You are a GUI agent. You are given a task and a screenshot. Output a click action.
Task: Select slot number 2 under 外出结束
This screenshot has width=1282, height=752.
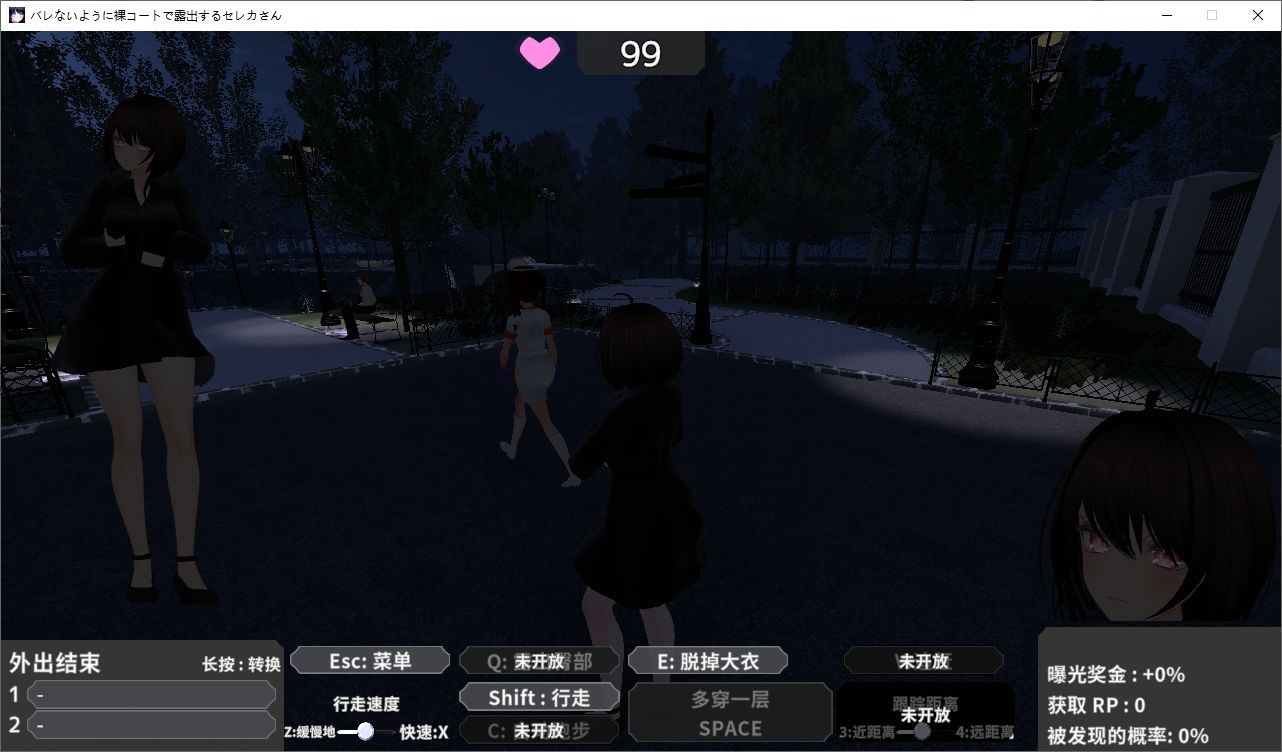click(152, 725)
